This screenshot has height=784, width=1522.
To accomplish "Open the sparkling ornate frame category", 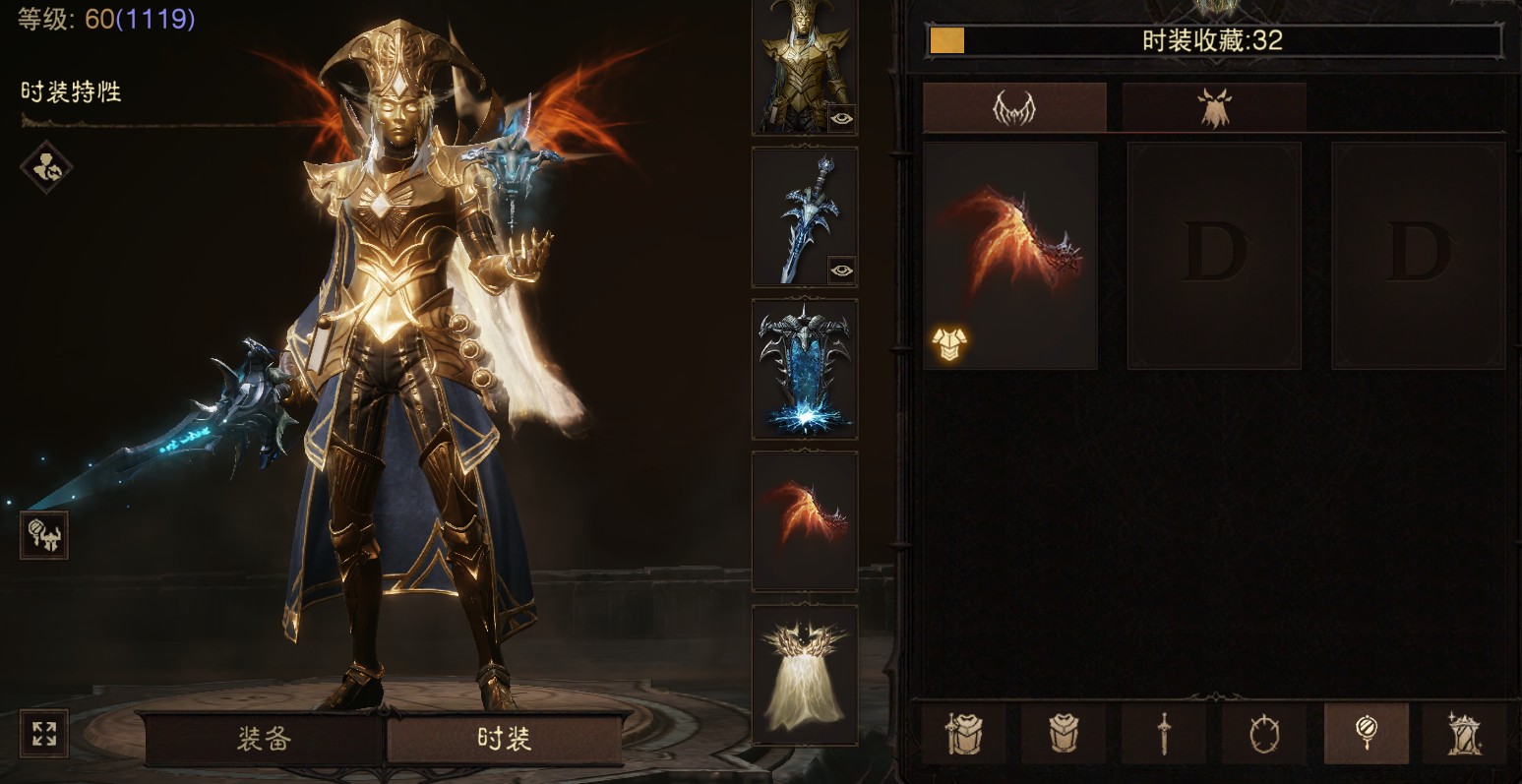I will [x=1465, y=733].
